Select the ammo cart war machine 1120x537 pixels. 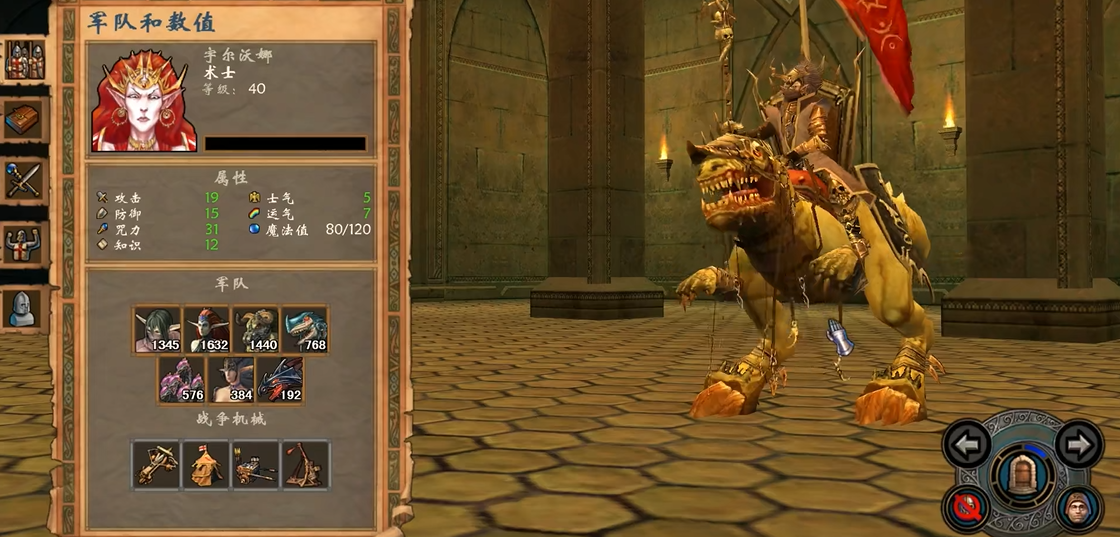point(255,464)
